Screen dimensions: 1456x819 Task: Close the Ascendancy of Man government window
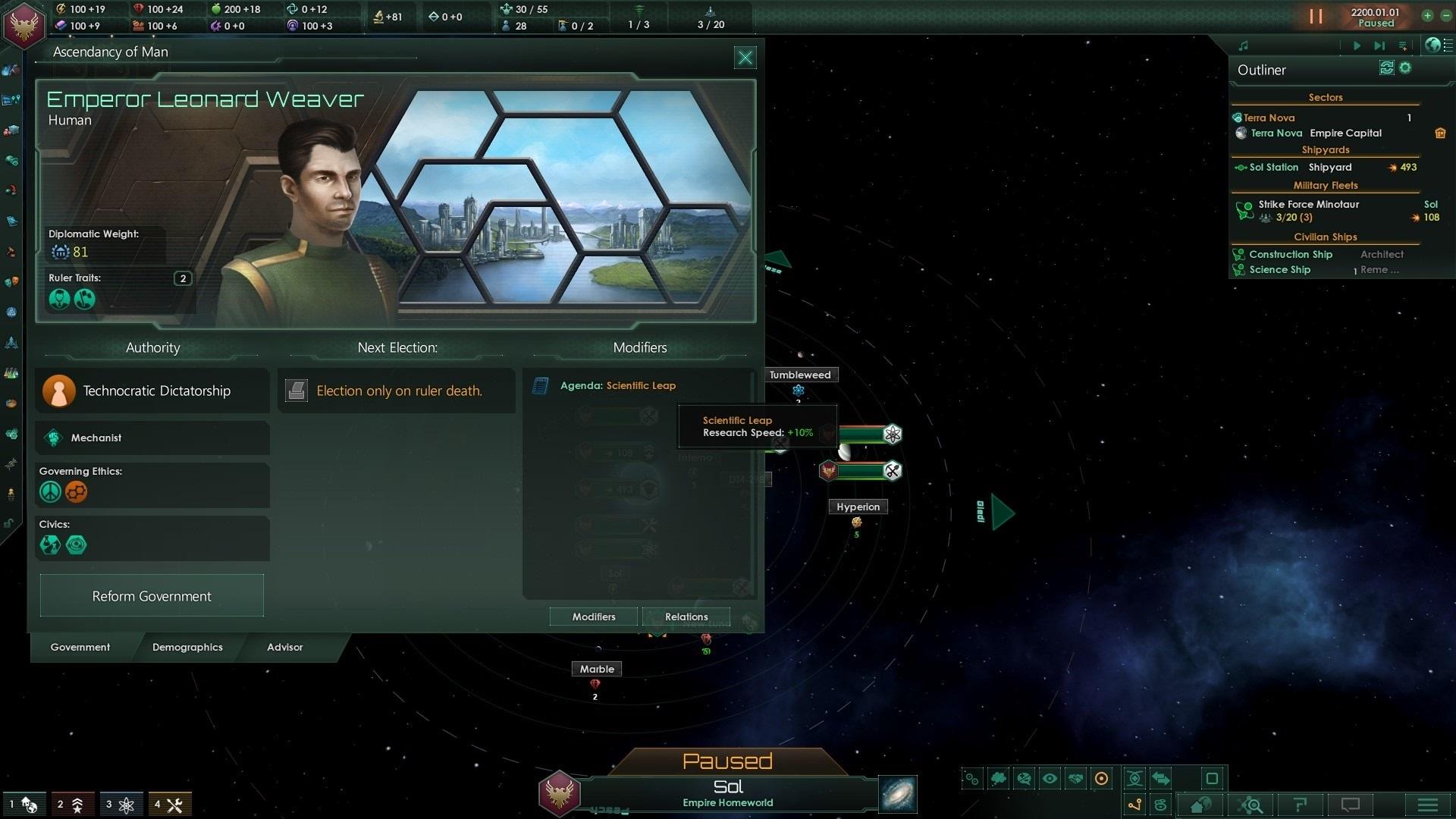click(745, 58)
